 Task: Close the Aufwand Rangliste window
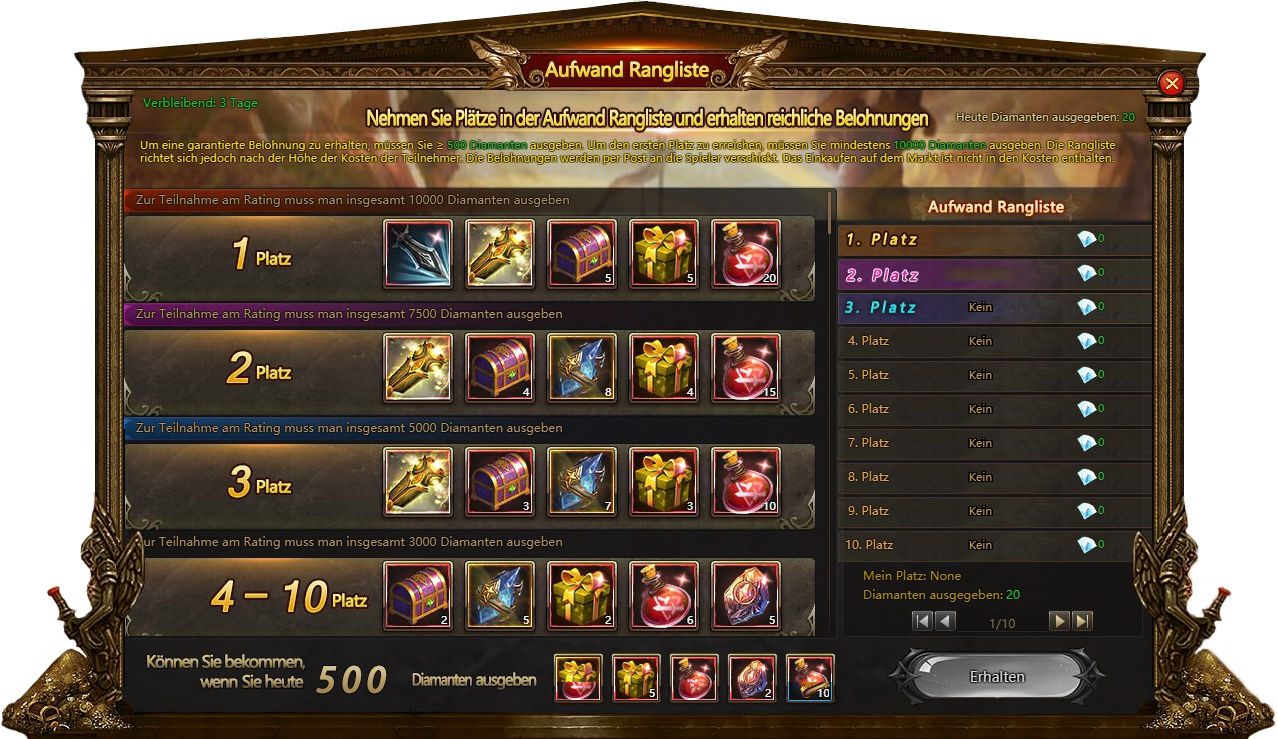click(1172, 83)
